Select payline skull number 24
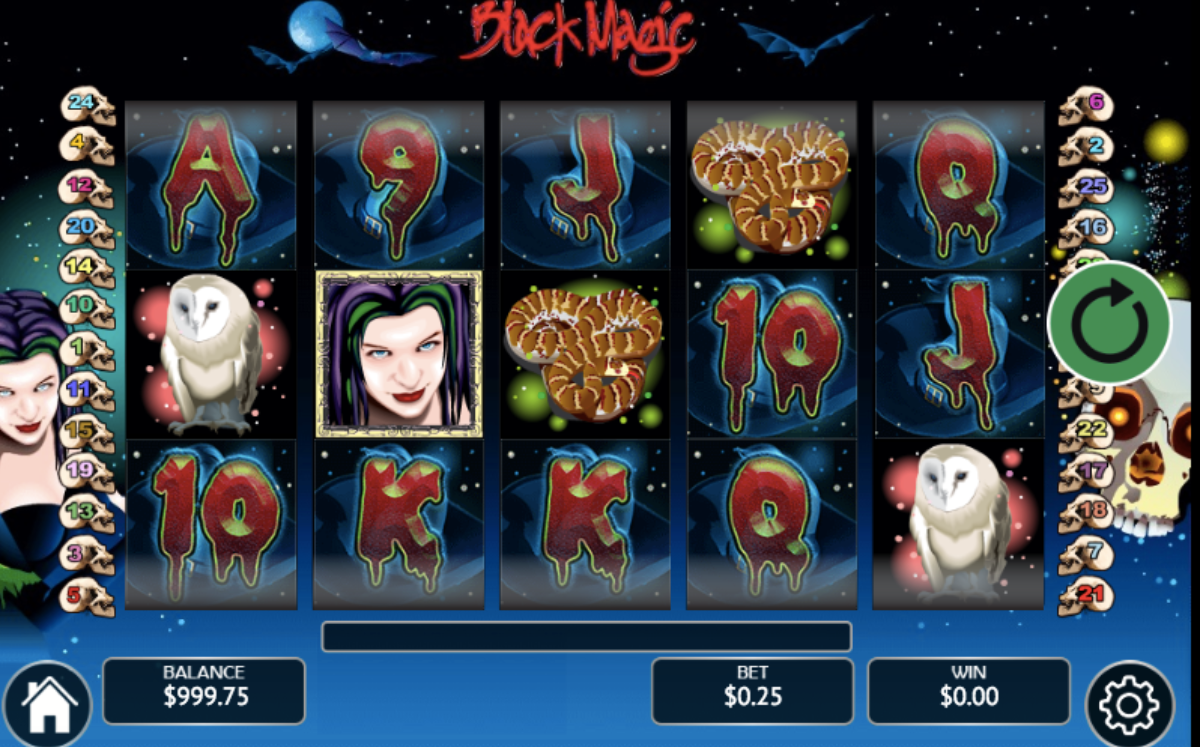Viewport: 1200px width, 747px height. tap(87, 104)
